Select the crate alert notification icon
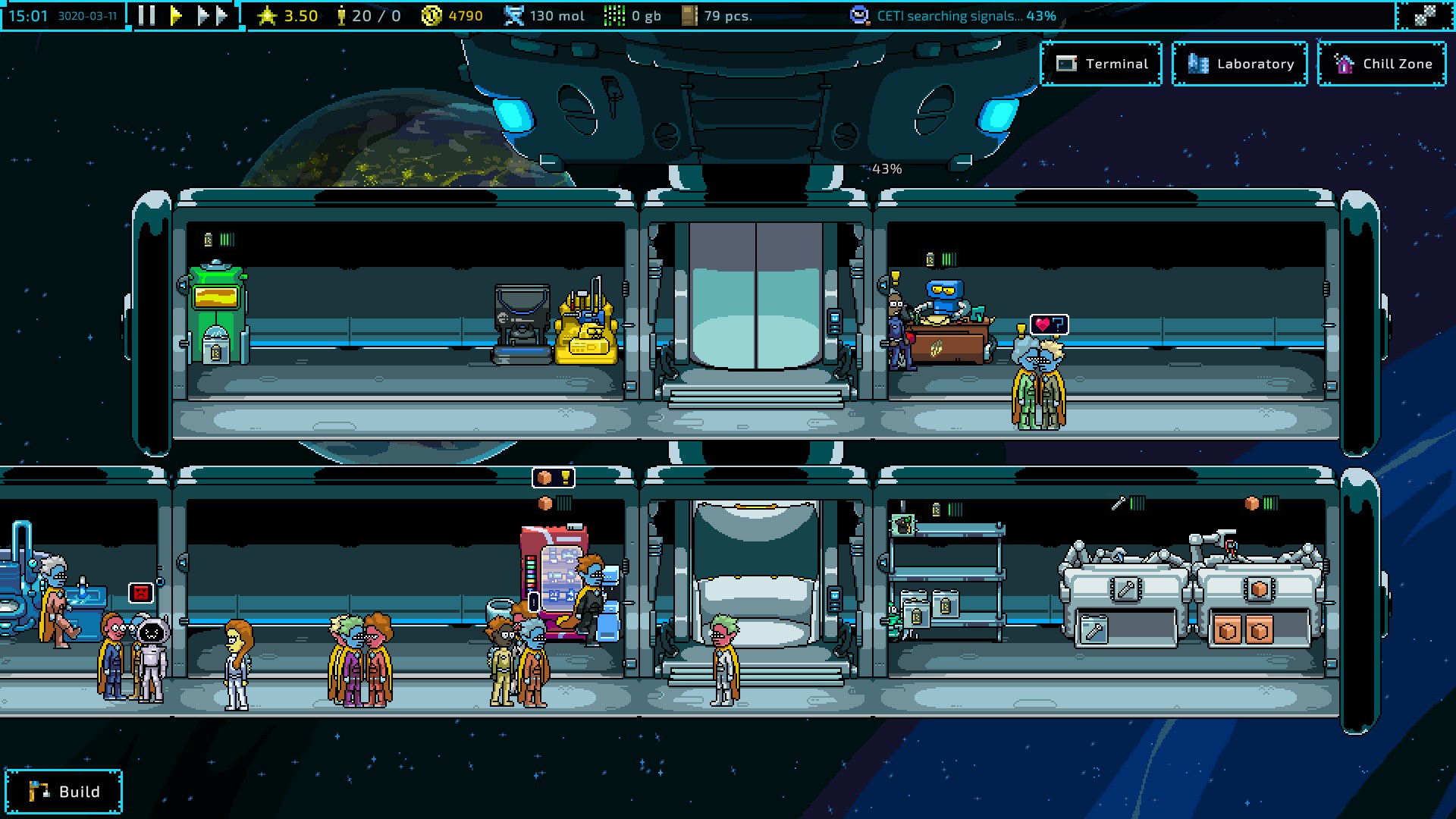This screenshot has height=819, width=1456. click(x=554, y=478)
